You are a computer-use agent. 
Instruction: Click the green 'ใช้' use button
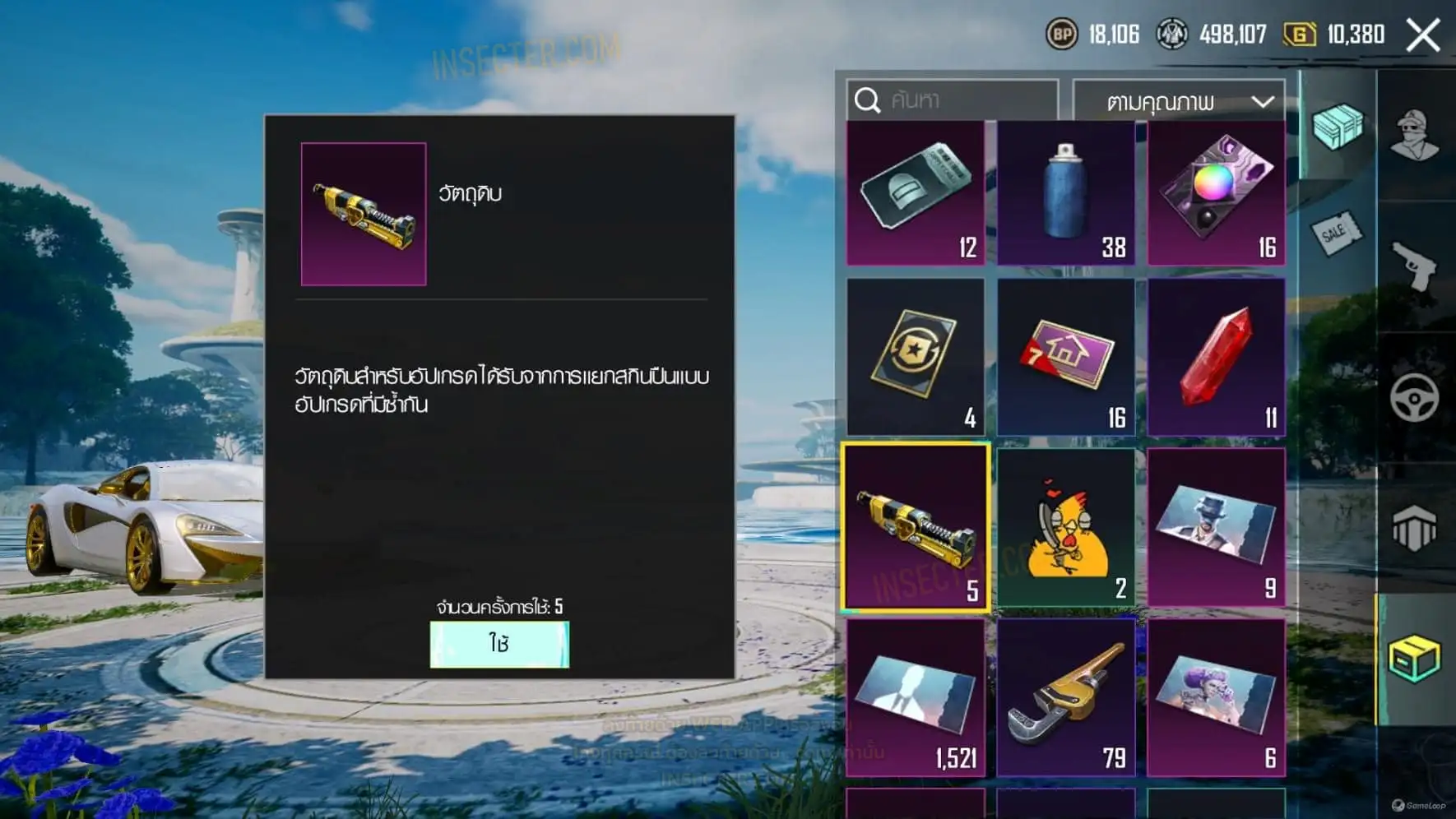pos(499,644)
